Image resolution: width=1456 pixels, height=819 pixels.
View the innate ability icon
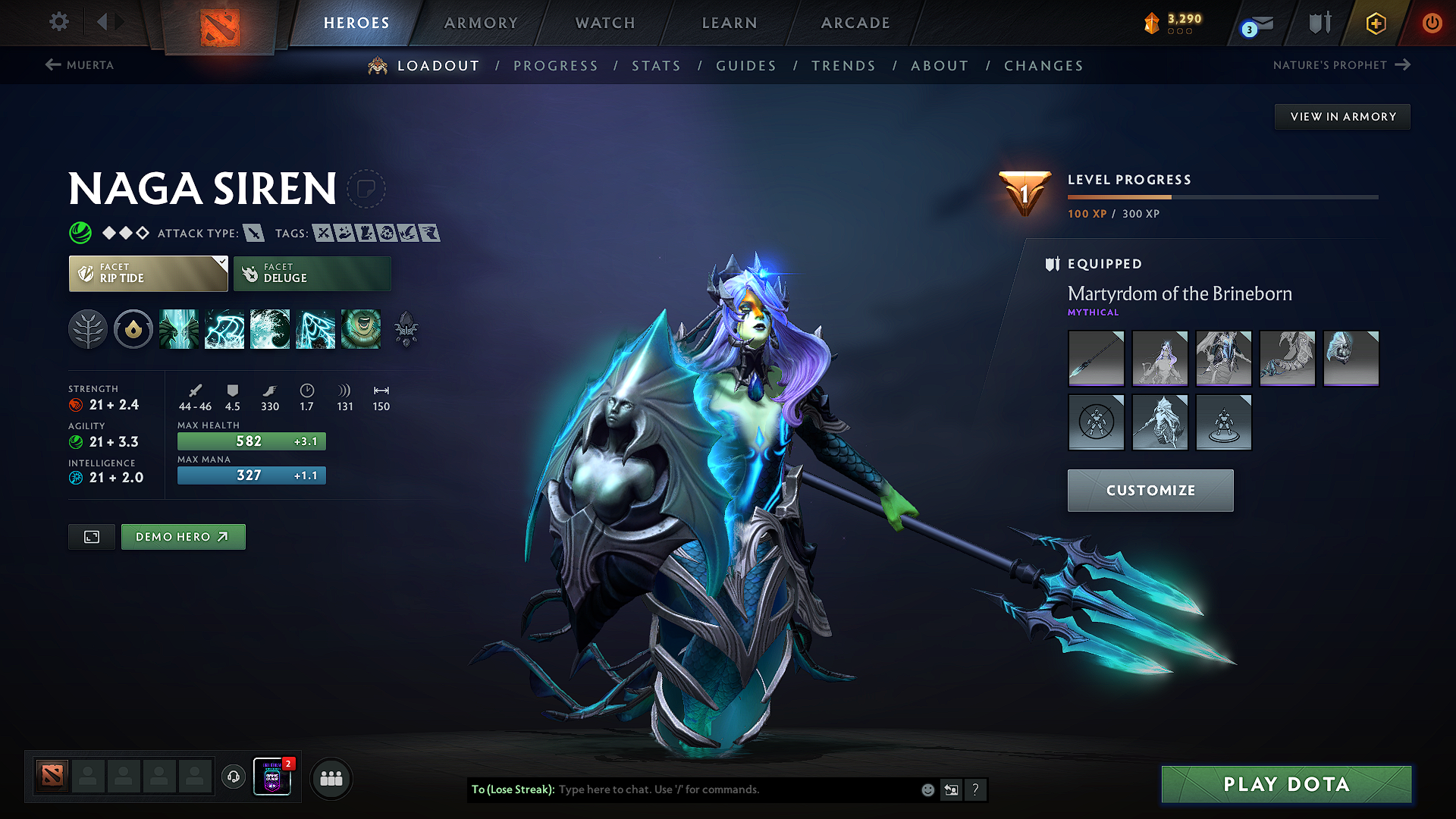[x=133, y=329]
